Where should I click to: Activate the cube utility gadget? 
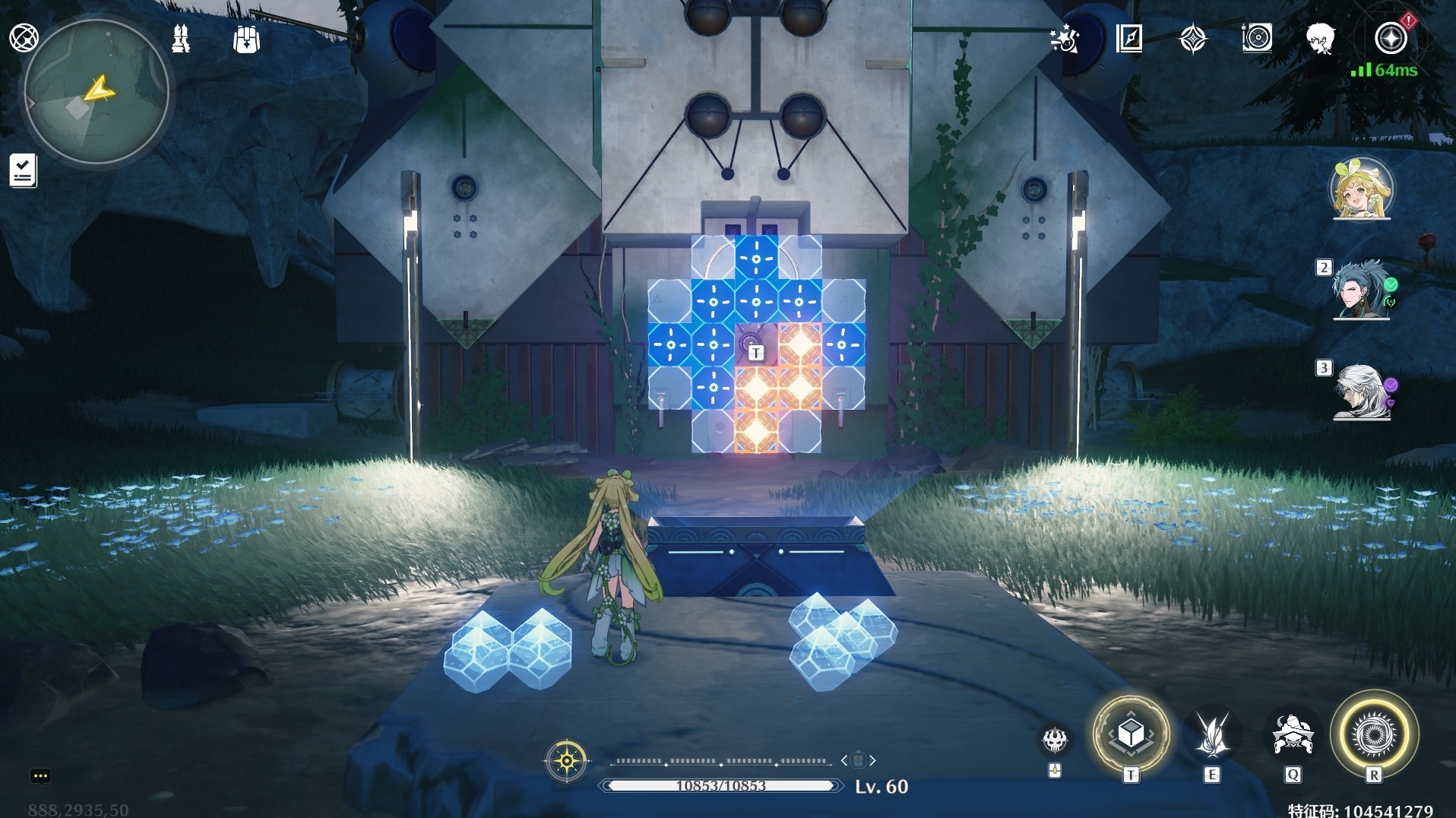[1131, 734]
